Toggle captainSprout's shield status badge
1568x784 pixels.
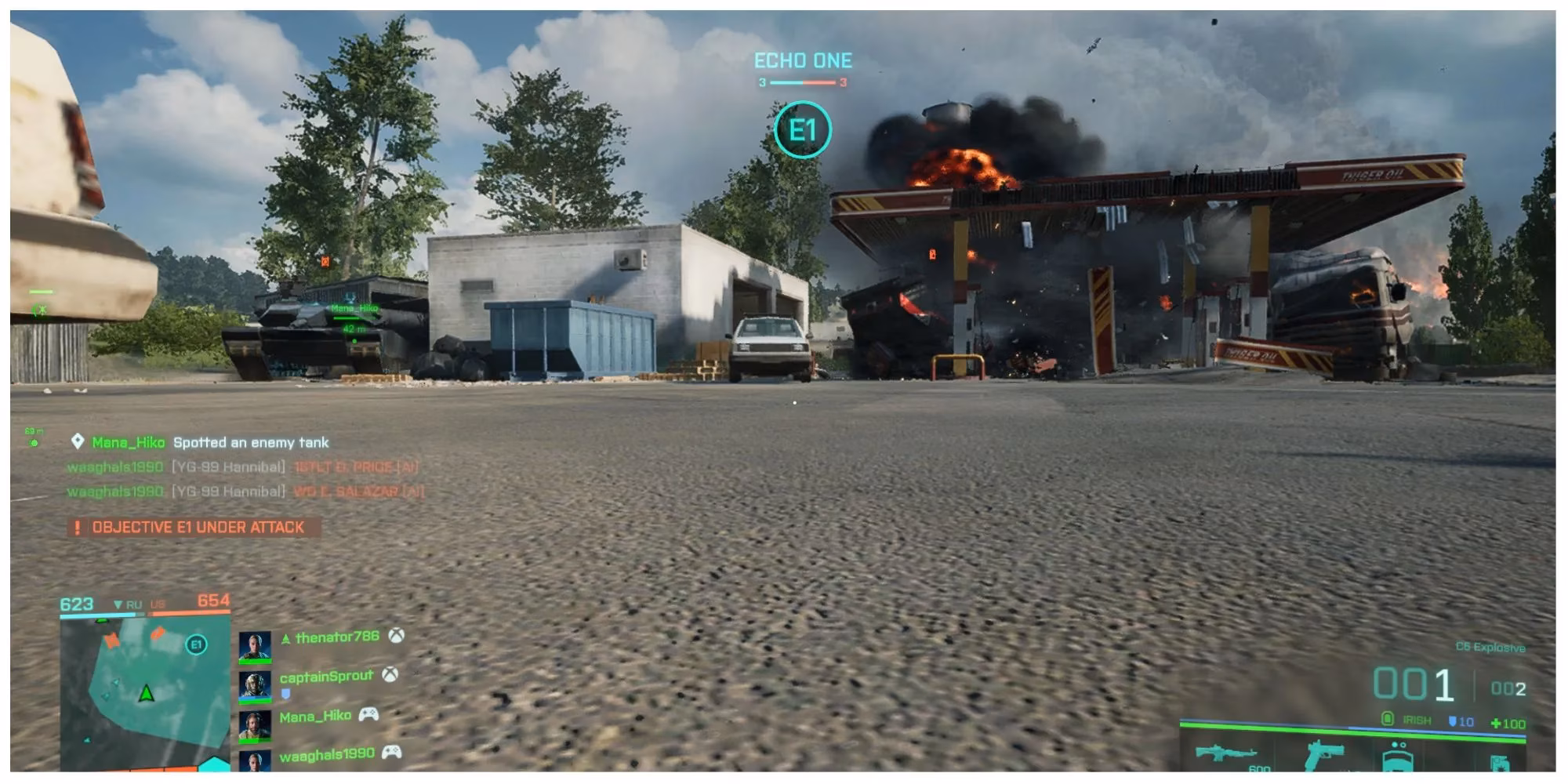[285, 693]
